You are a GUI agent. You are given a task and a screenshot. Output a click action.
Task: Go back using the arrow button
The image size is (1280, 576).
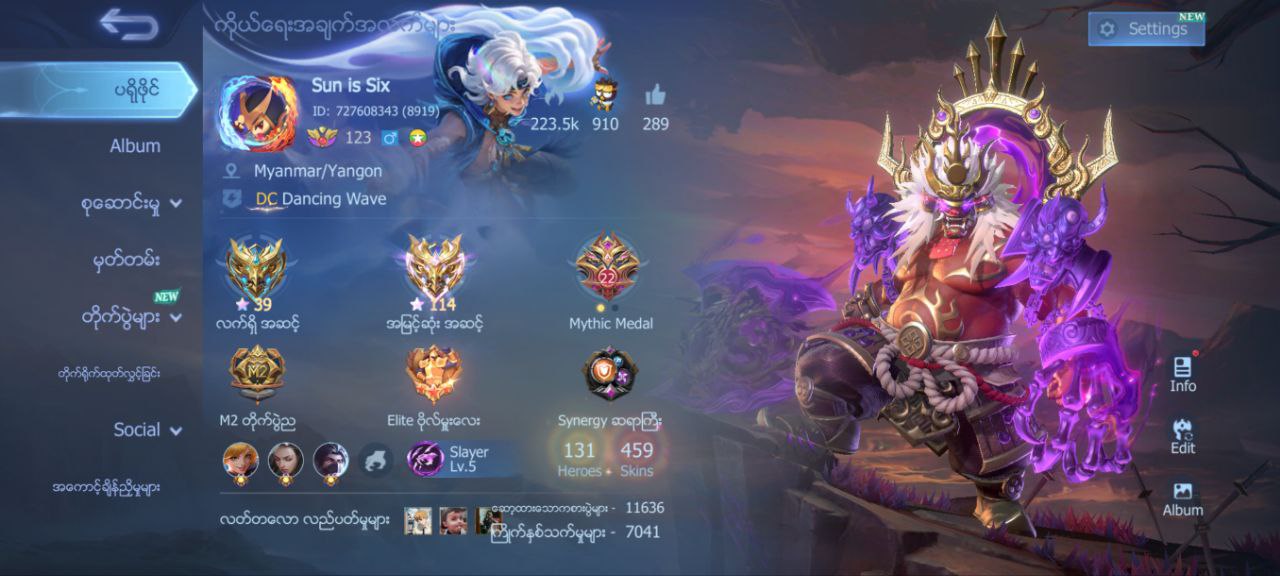(129, 25)
